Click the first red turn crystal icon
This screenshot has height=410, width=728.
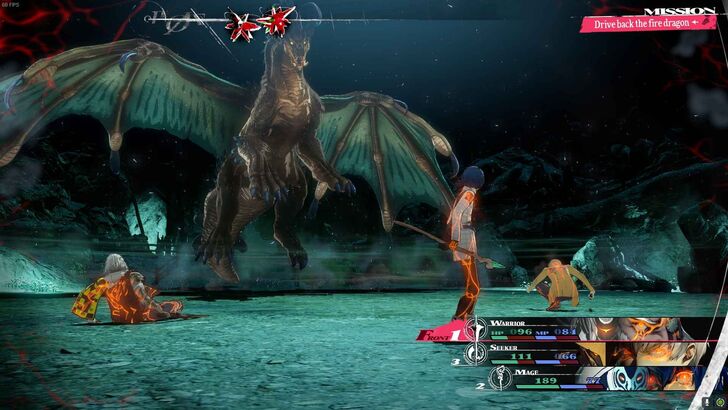pos(238,20)
